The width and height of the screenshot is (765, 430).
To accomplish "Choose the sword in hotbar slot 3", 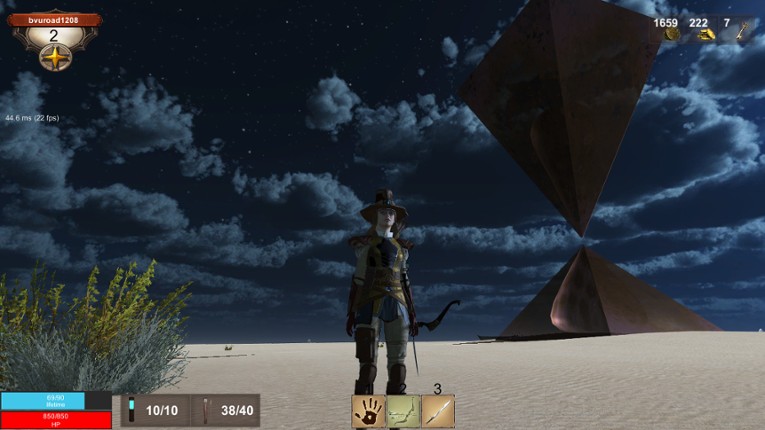I will click(x=438, y=411).
